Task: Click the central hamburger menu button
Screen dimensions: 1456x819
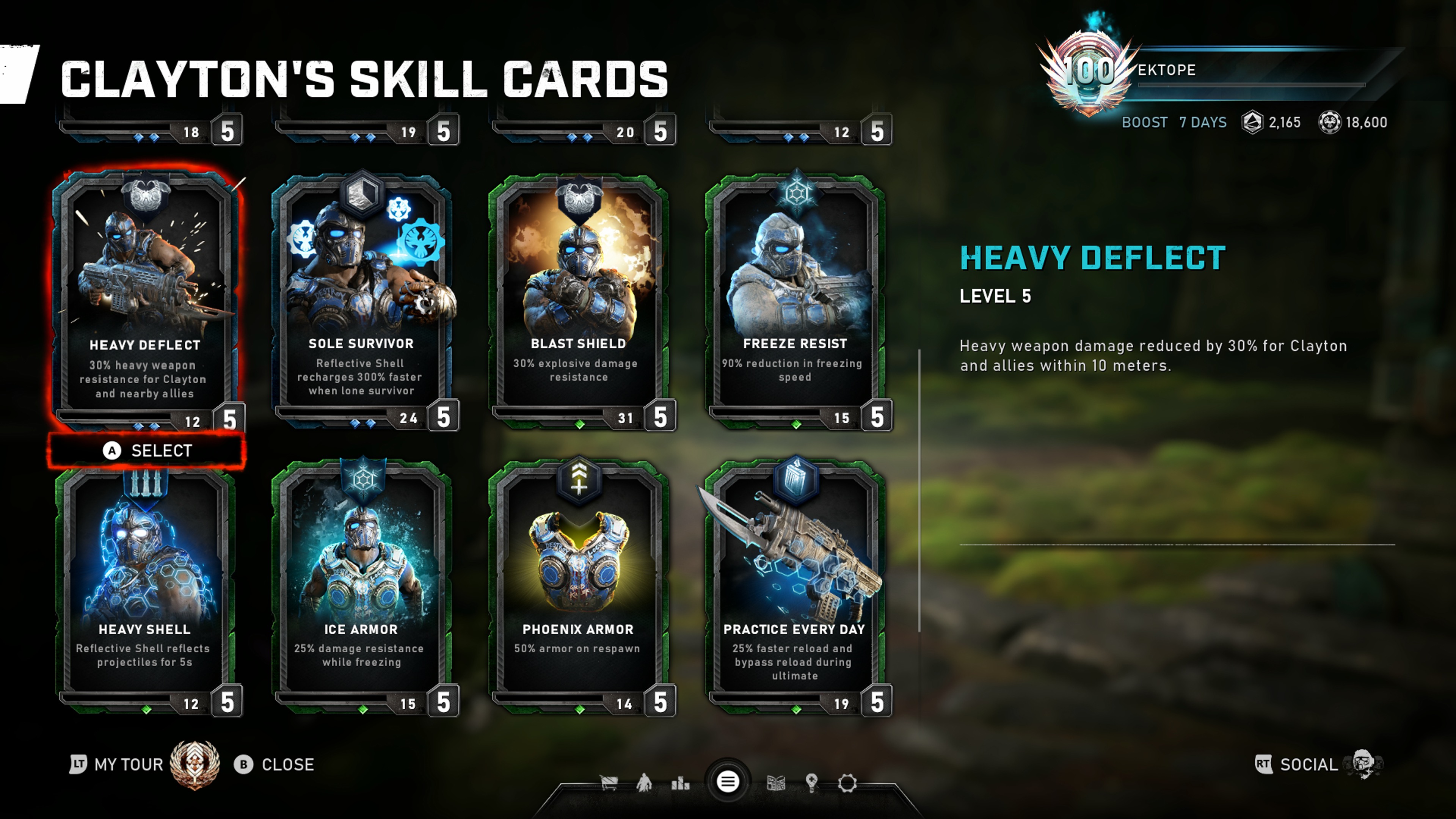Action: 728,782
